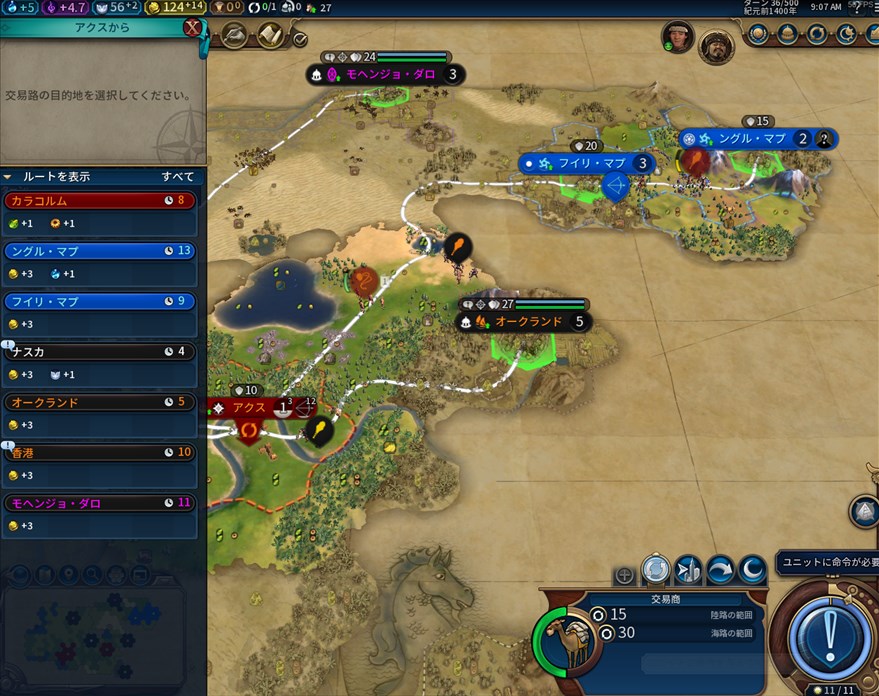Image resolution: width=879 pixels, height=696 pixels.
Task: Select the カラコルム trade route destination
Action: 99,201
